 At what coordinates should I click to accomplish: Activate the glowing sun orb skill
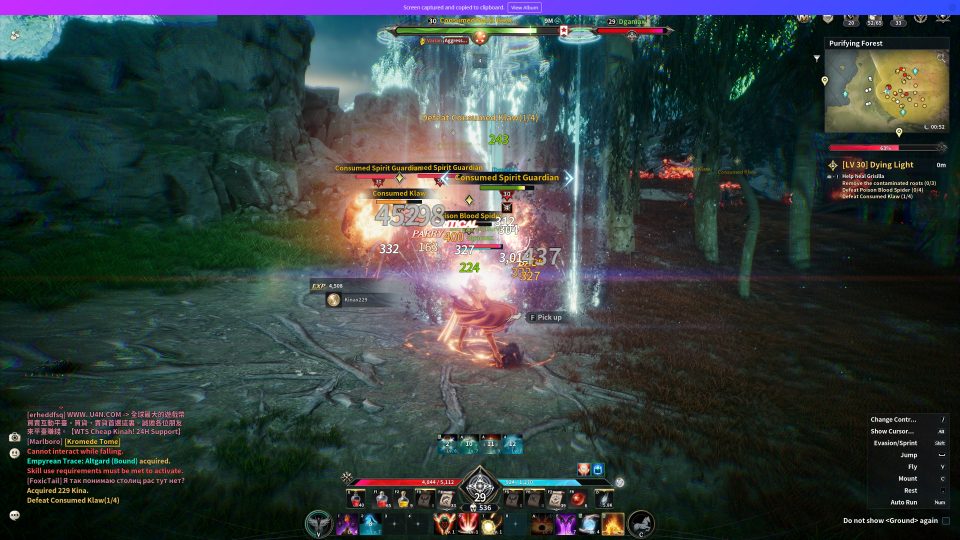click(489, 524)
